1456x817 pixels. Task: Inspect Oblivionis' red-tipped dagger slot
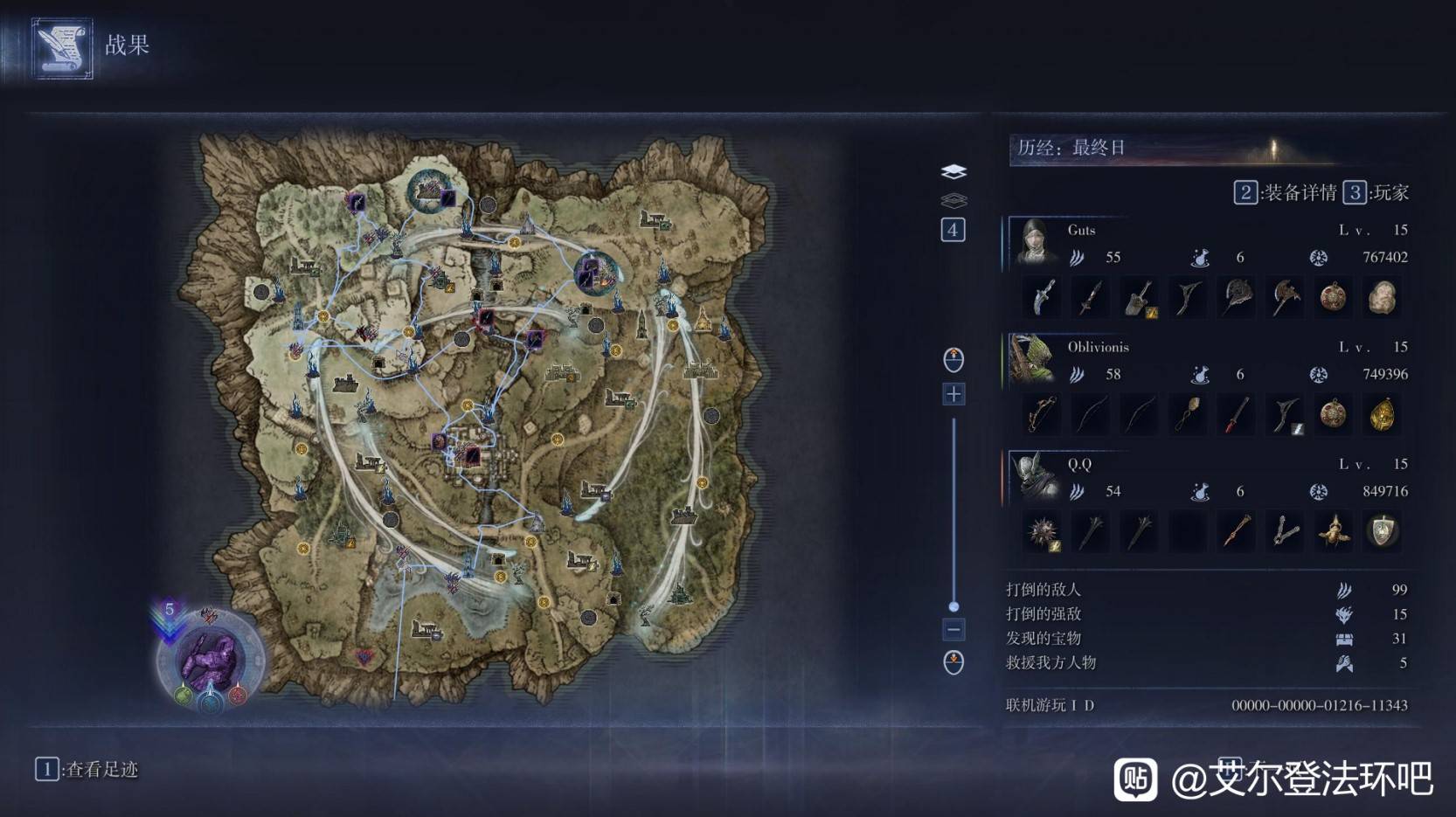coord(1236,415)
